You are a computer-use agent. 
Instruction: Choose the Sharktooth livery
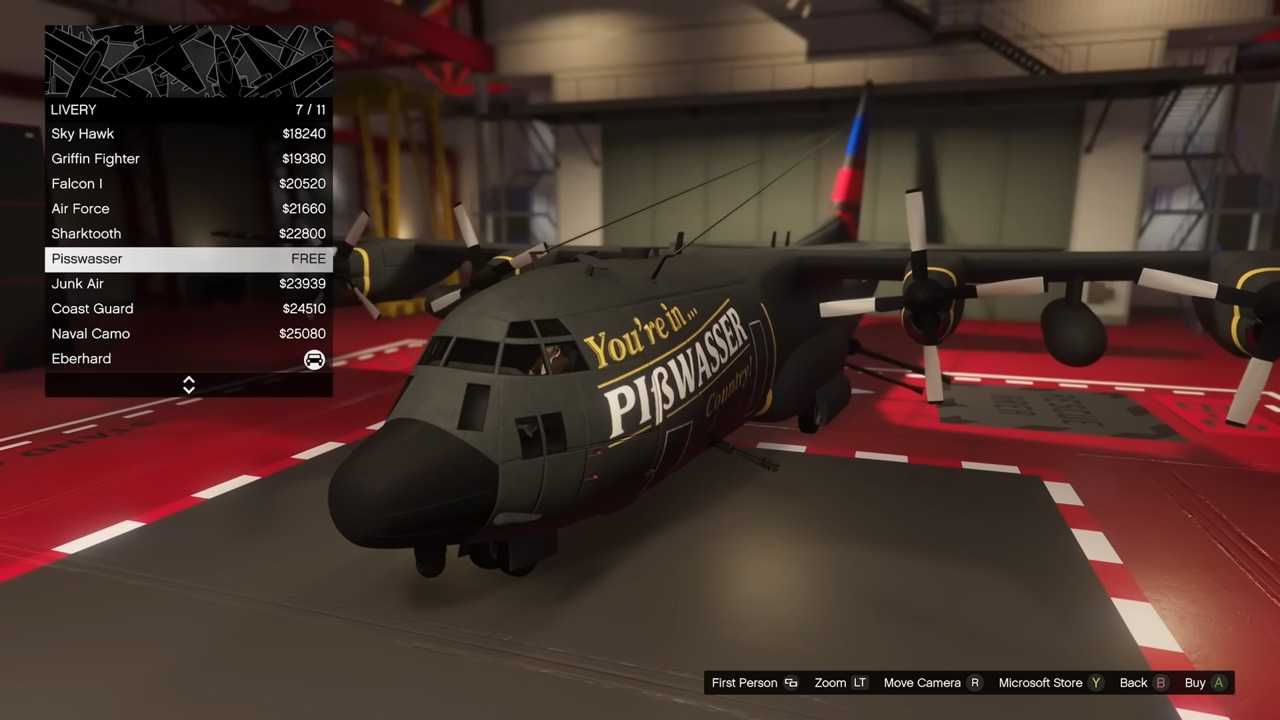point(188,234)
